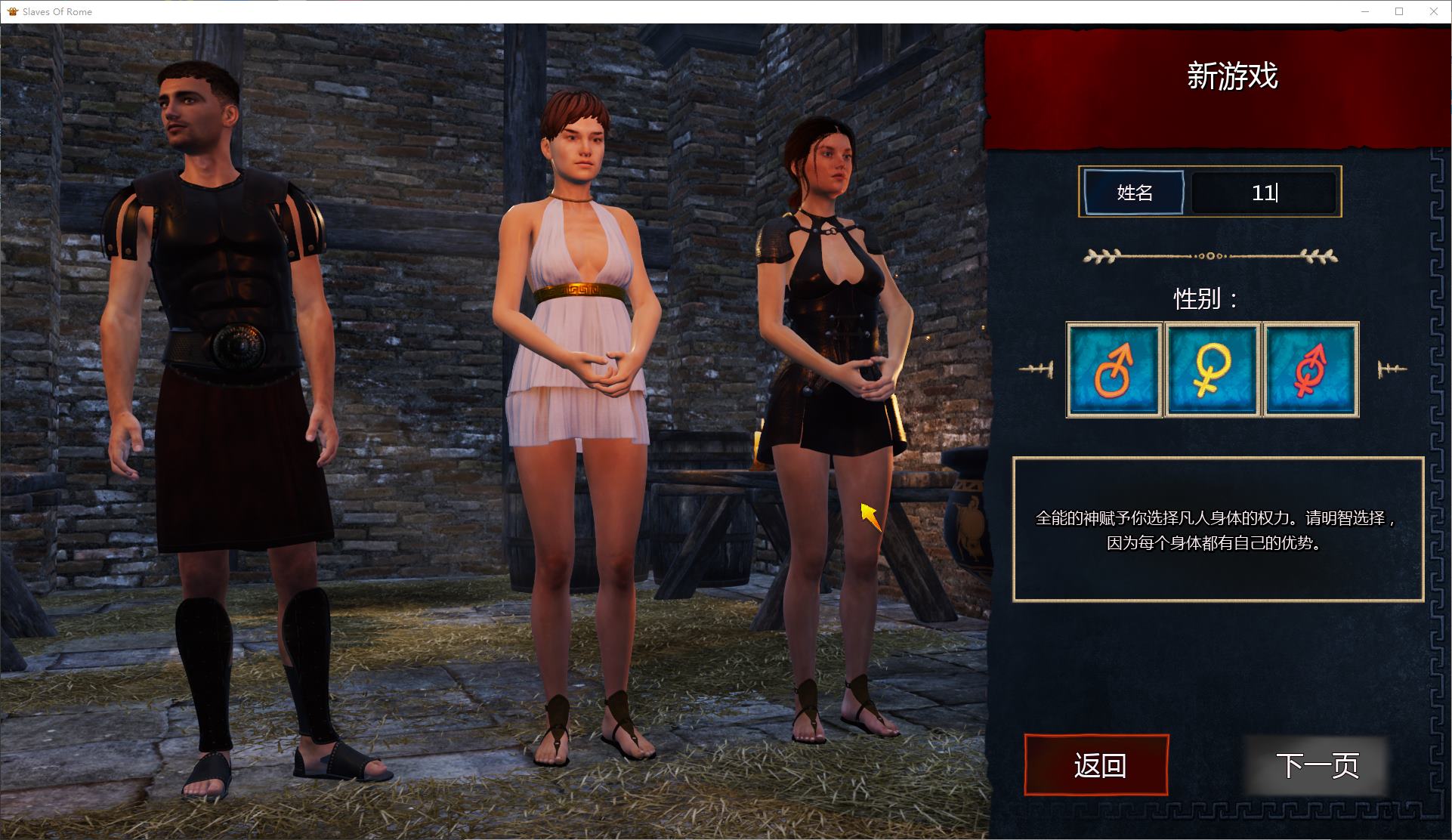This screenshot has height=840, width=1452.
Task: Close the Slaves Of Rome window
Action: pos(1433,11)
